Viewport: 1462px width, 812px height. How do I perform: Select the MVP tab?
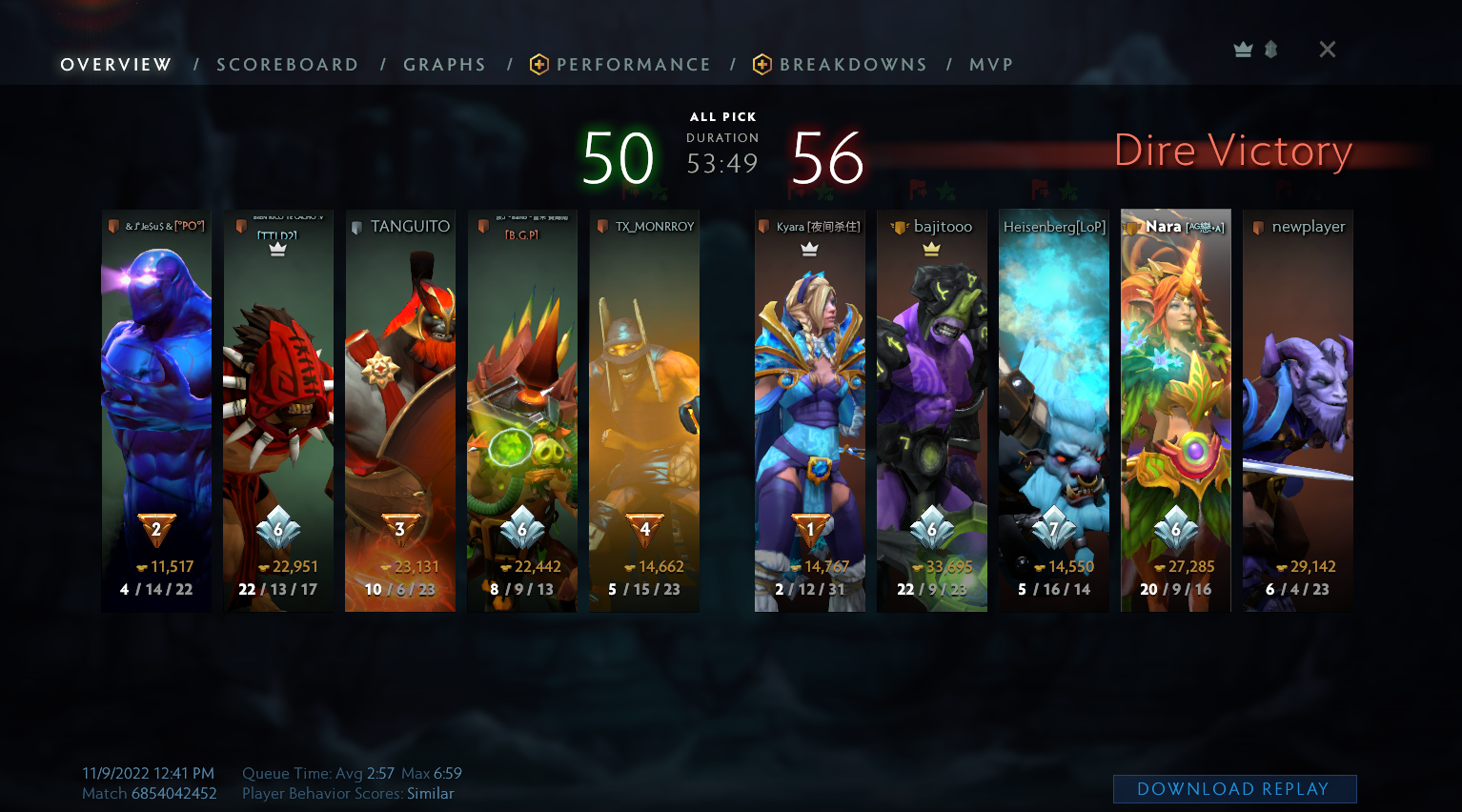pos(991,65)
